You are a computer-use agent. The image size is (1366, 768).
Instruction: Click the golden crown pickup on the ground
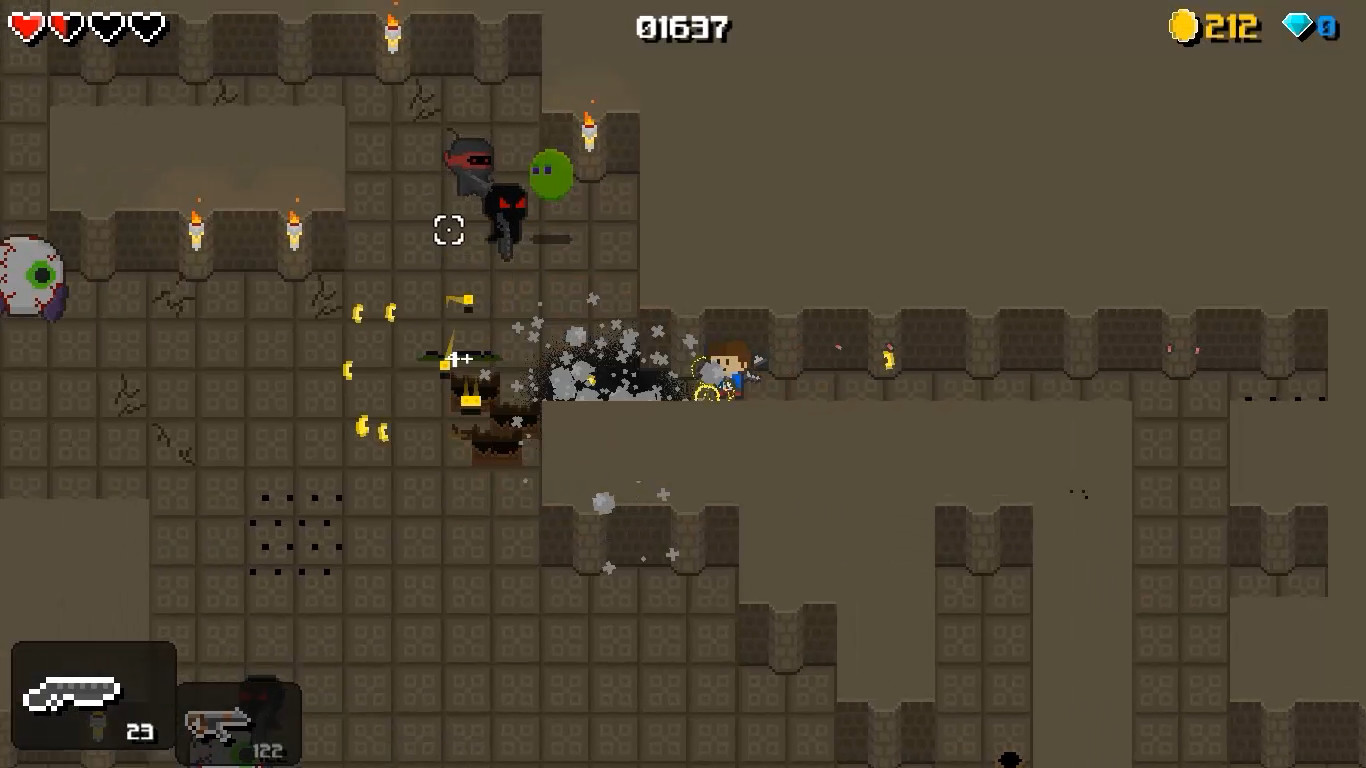[x=470, y=396]
